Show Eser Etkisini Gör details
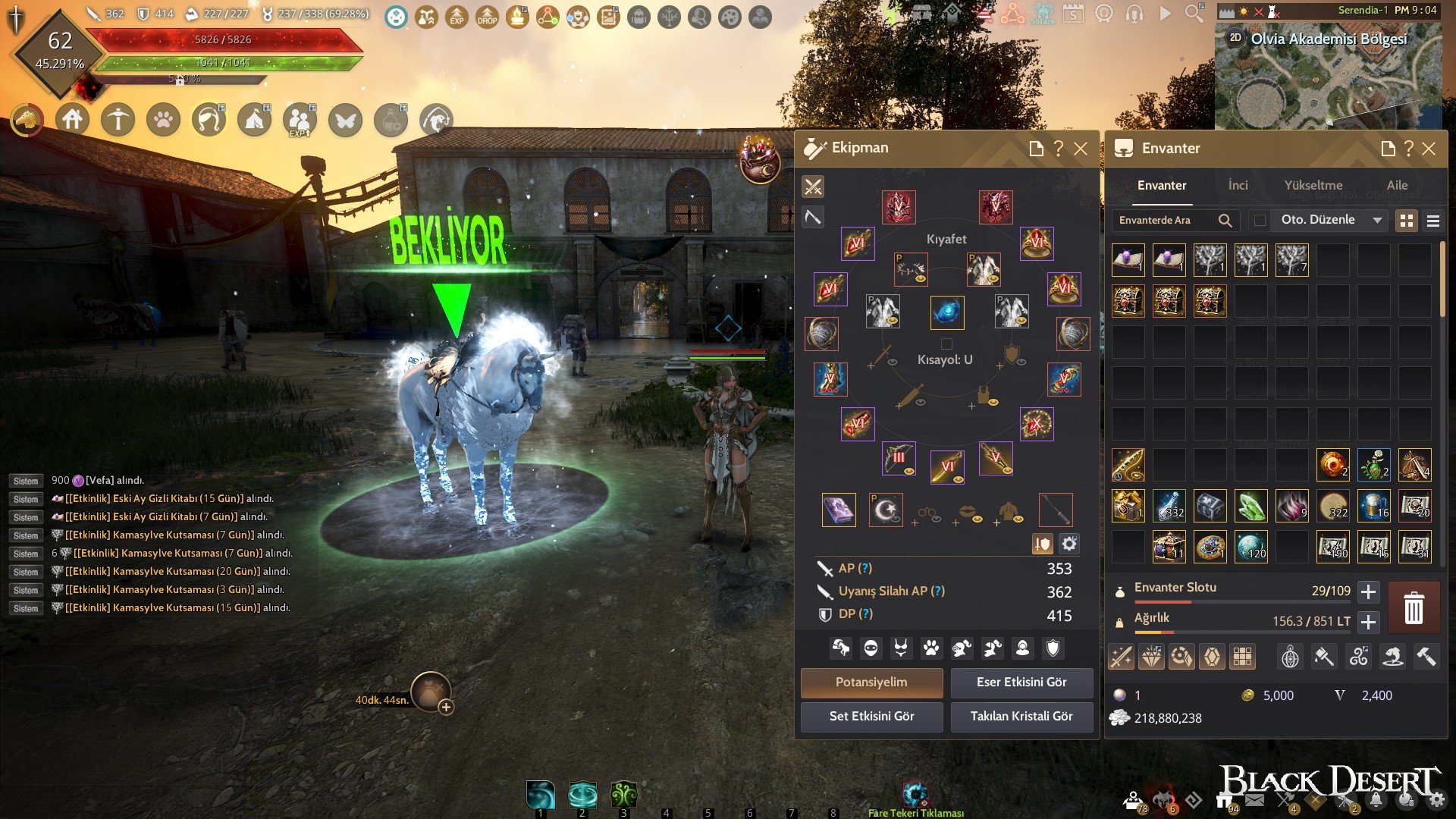This screenshot has height=819, width=1456. pyautogui.click(x=1021, y=682)
